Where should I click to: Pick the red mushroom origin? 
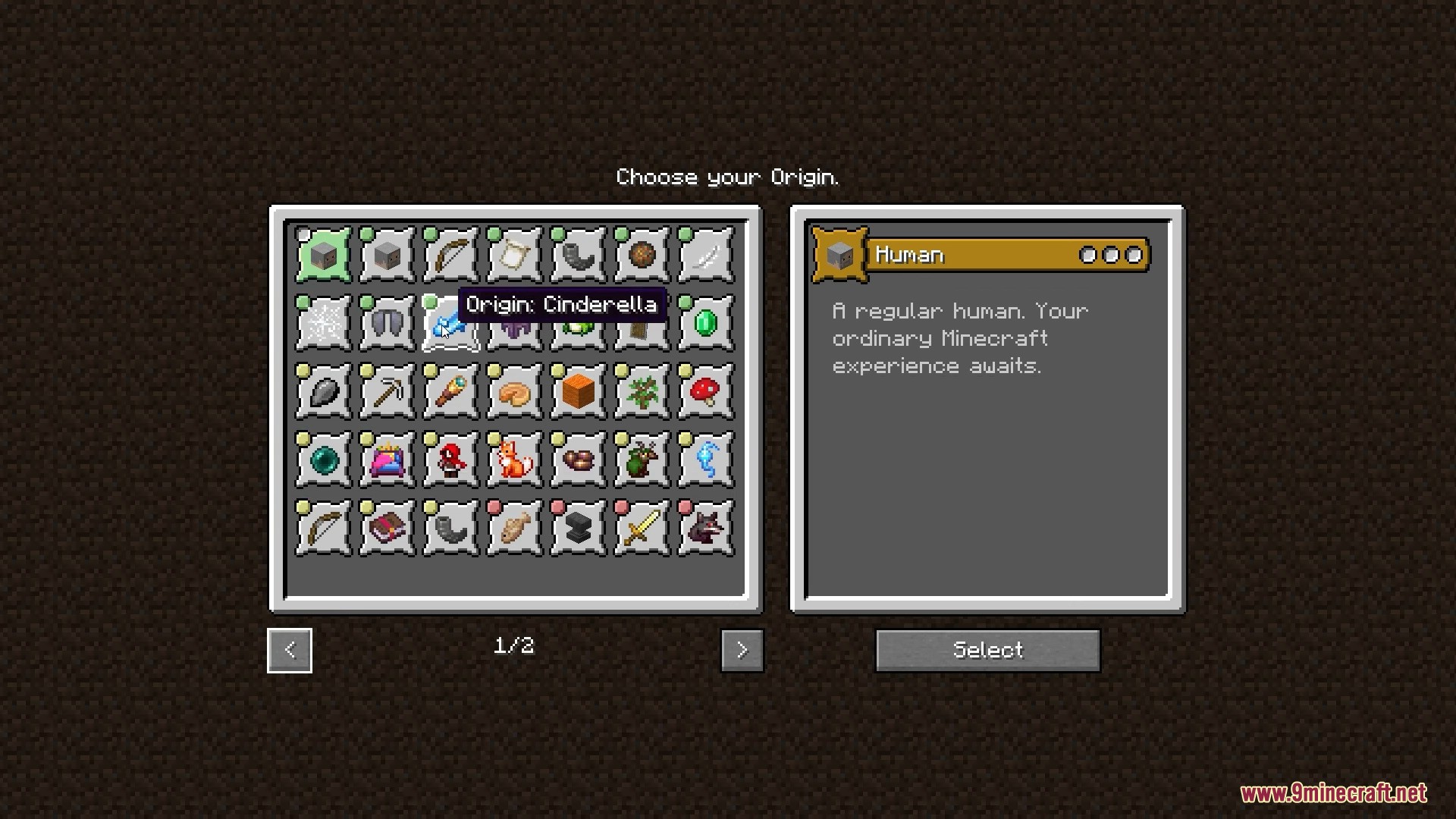tap(705, 392)
